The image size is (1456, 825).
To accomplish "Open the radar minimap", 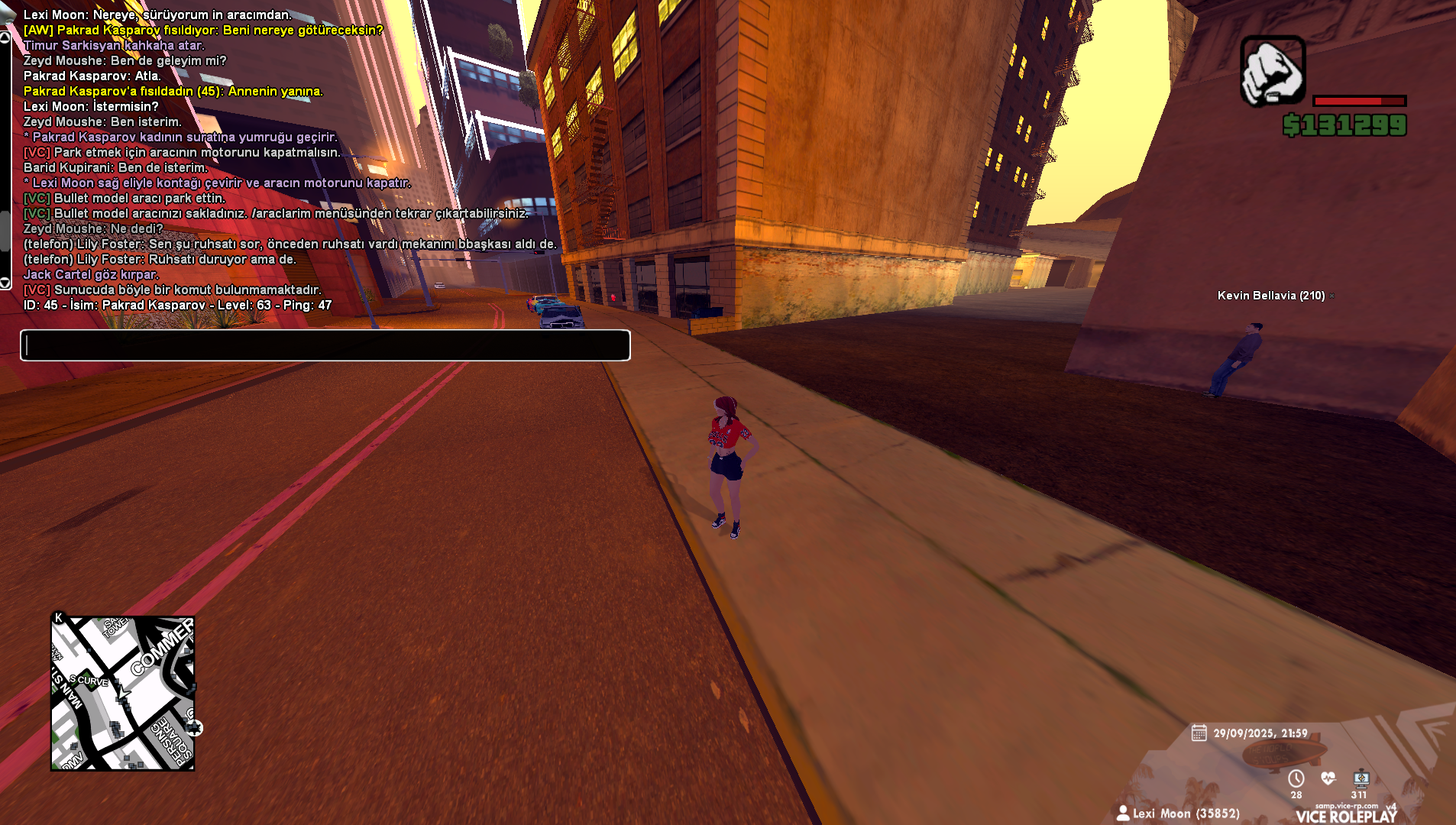I will tap(123, 693).
